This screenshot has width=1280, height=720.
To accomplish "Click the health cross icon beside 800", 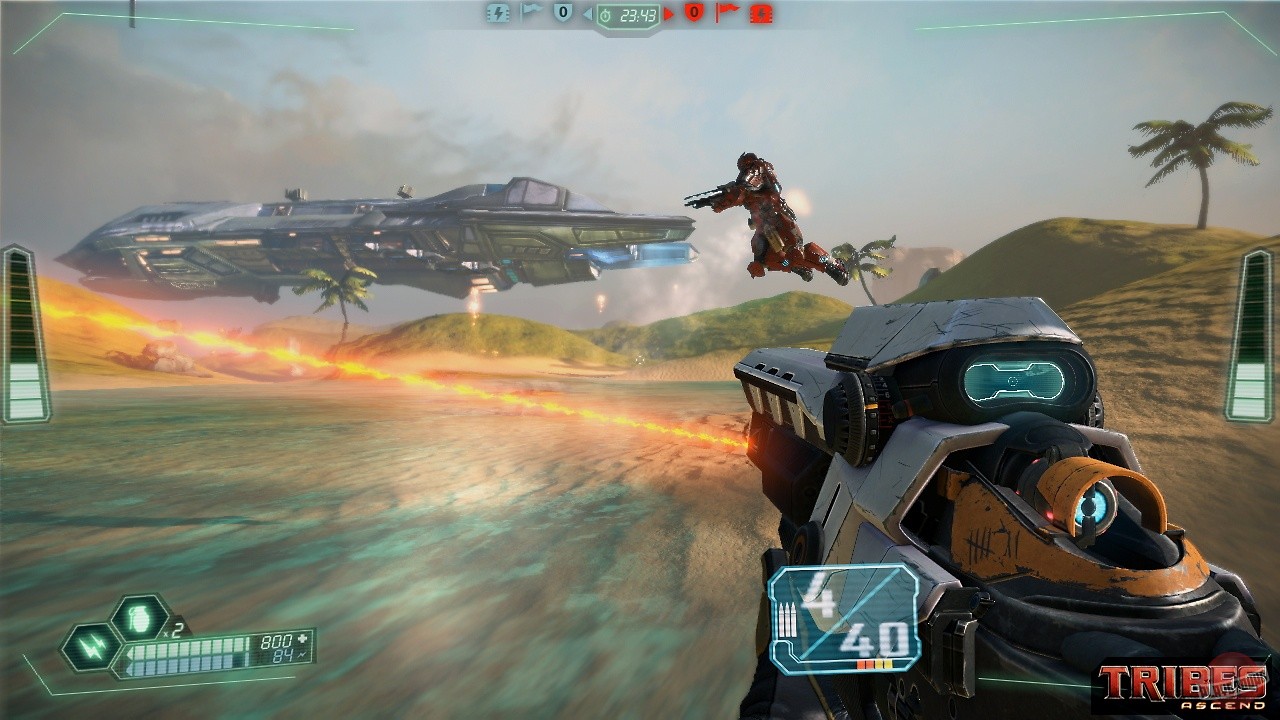I will tap(303, 638).
